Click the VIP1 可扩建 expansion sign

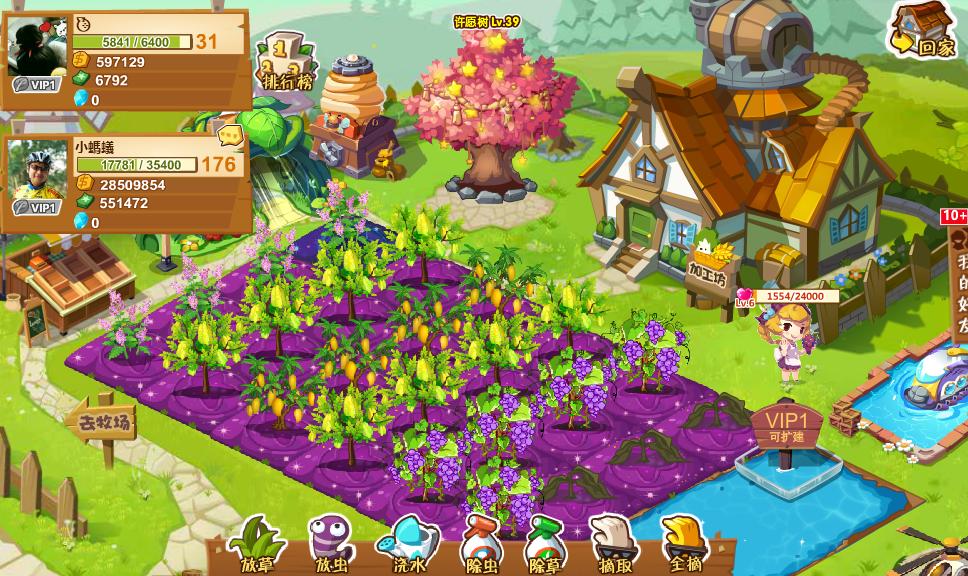787,427
